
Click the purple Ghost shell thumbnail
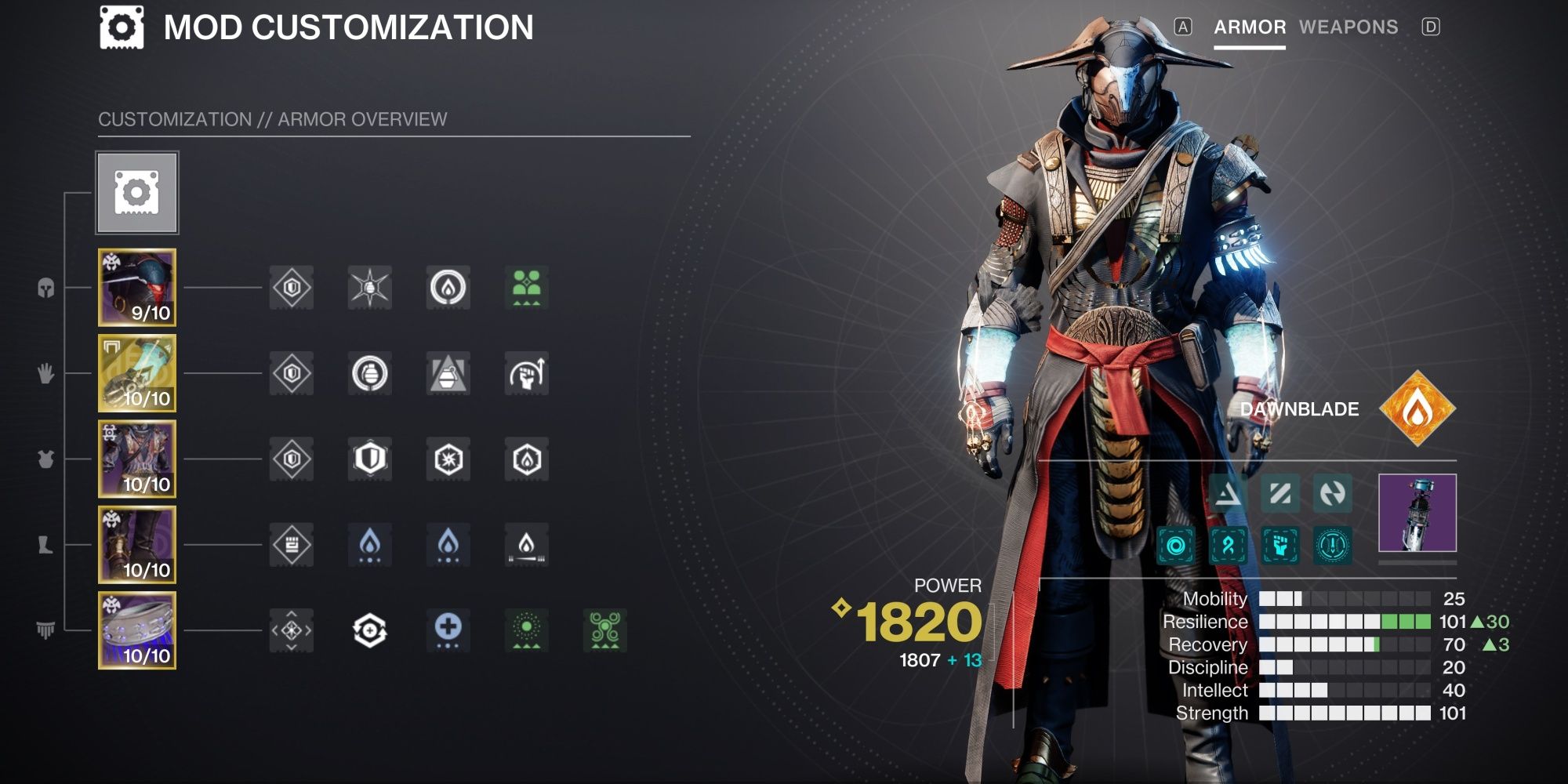coord(1417,514)
